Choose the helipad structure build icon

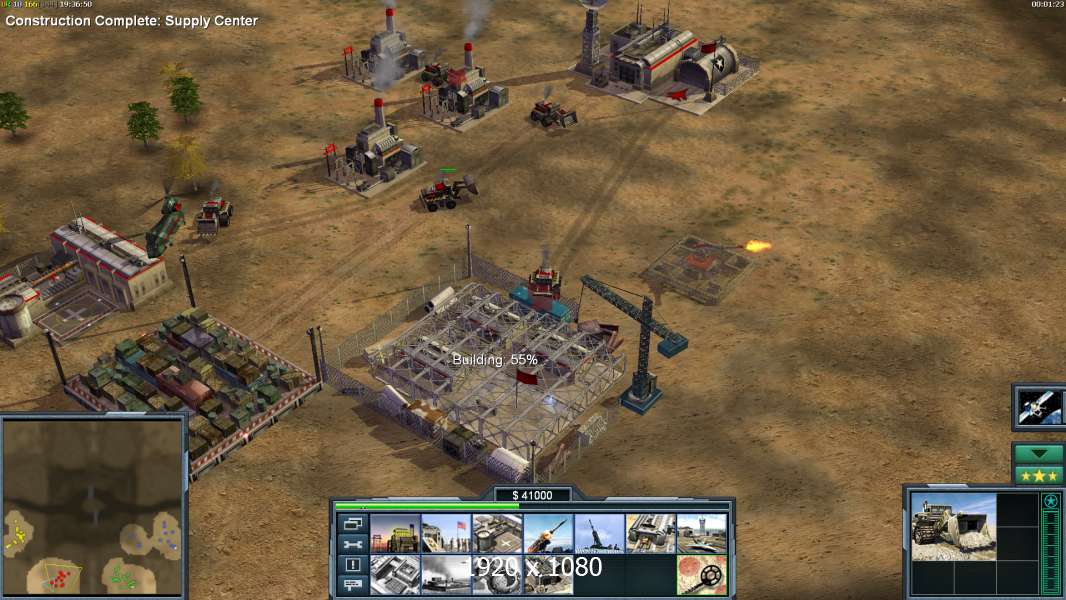pos(497,534)
